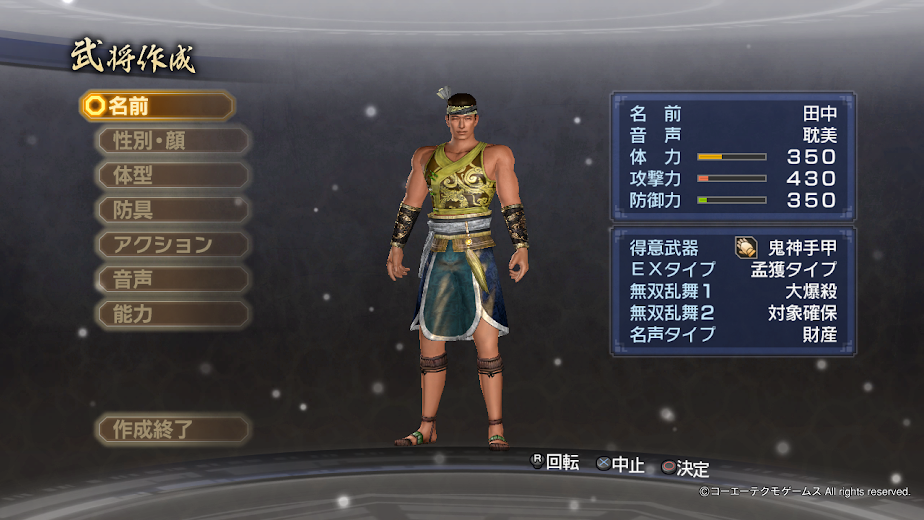Choose the 体型 (Body Type) entry
Screen dimensions: 924x520
tap(172, 175)
